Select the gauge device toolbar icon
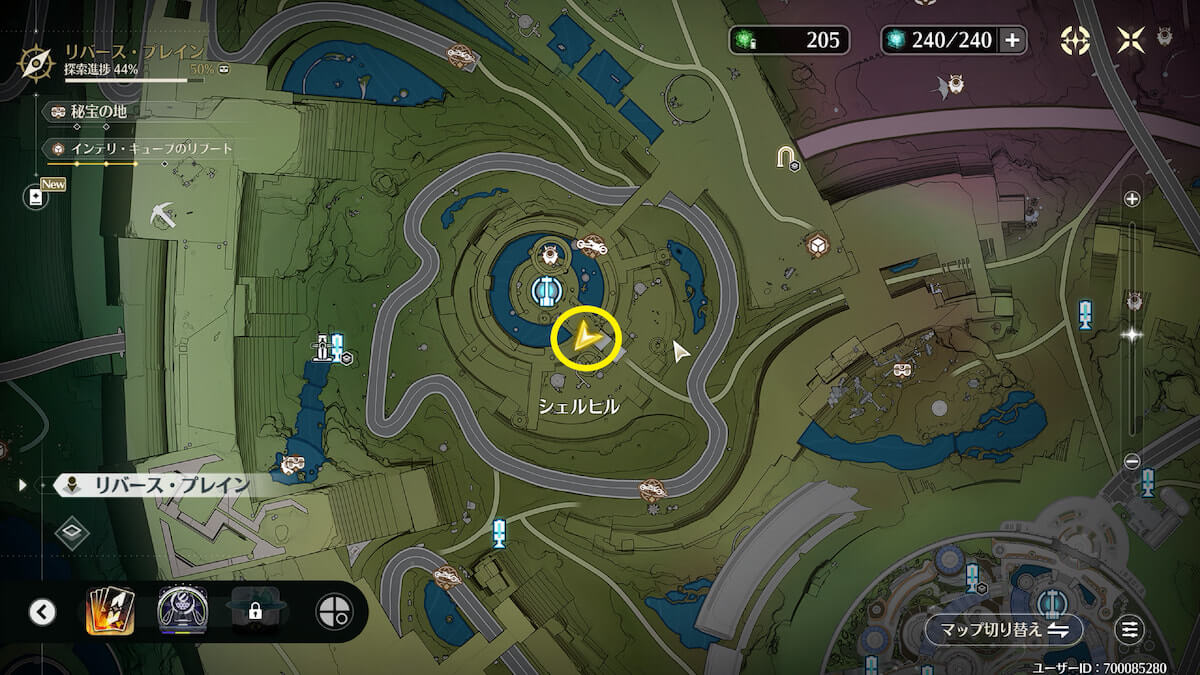This screenshot has width=1200, height=675. coord(181,611)
